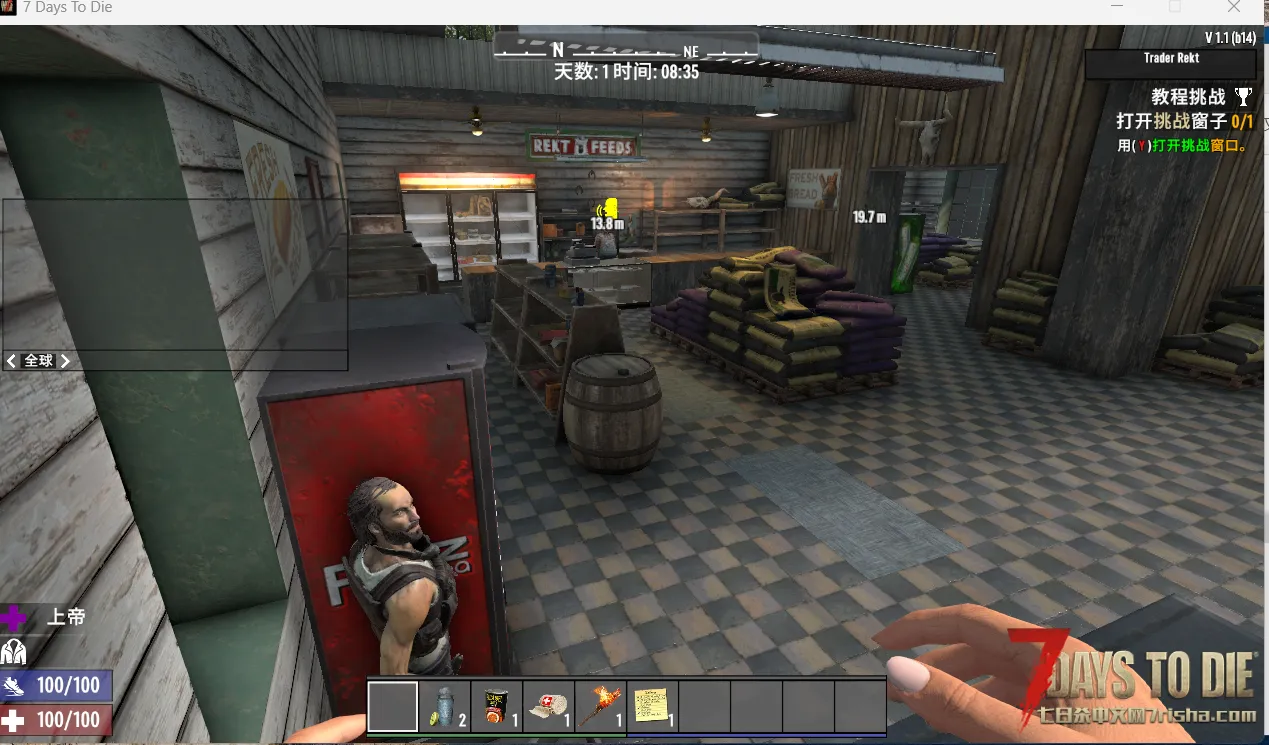The width and height of the screenshot is (1269, 745).
Task: Click the chat channel right arrow
Action: tap(65, 361)
